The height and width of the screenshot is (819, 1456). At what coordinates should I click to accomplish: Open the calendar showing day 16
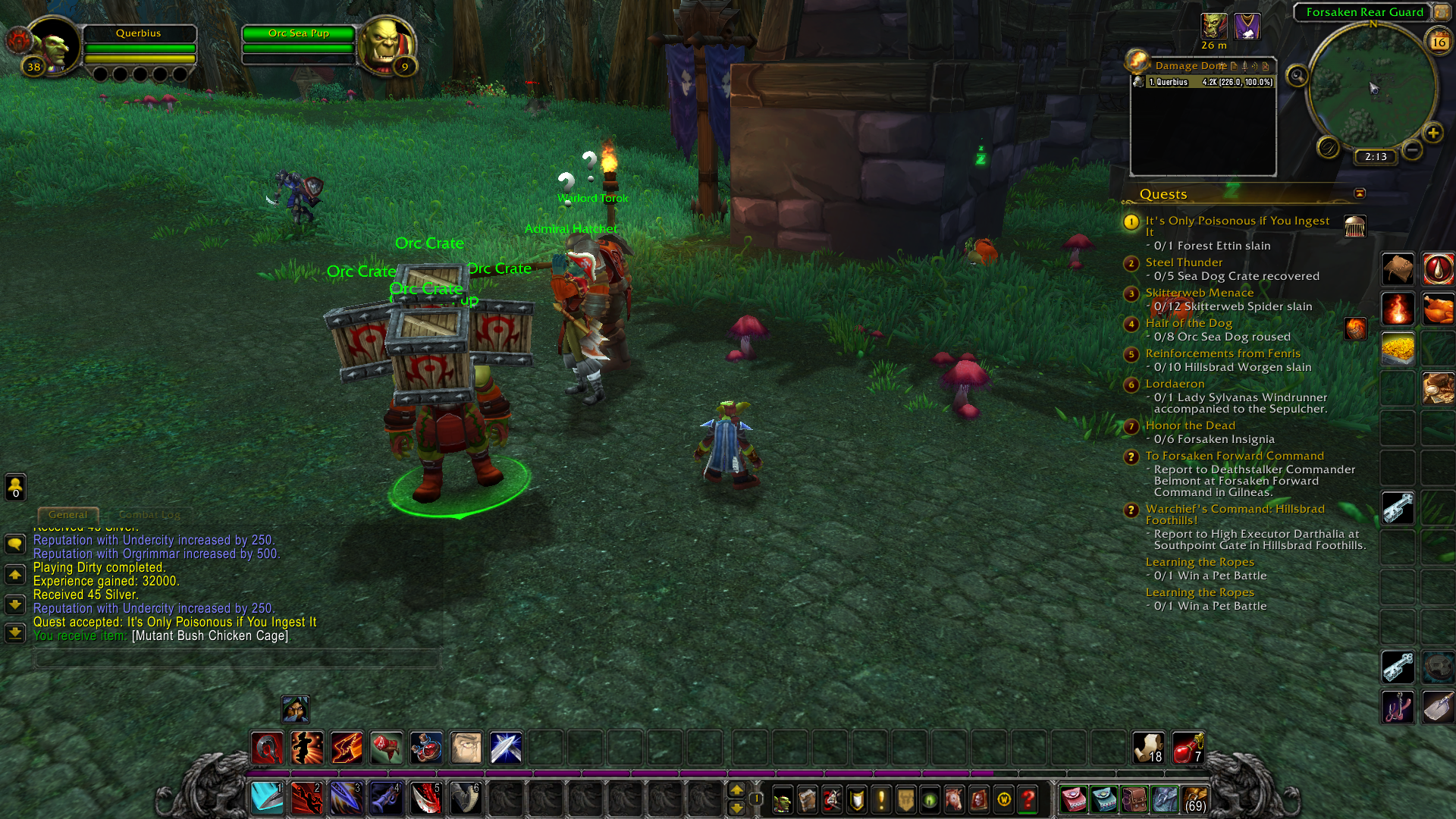pos(1439,42)
